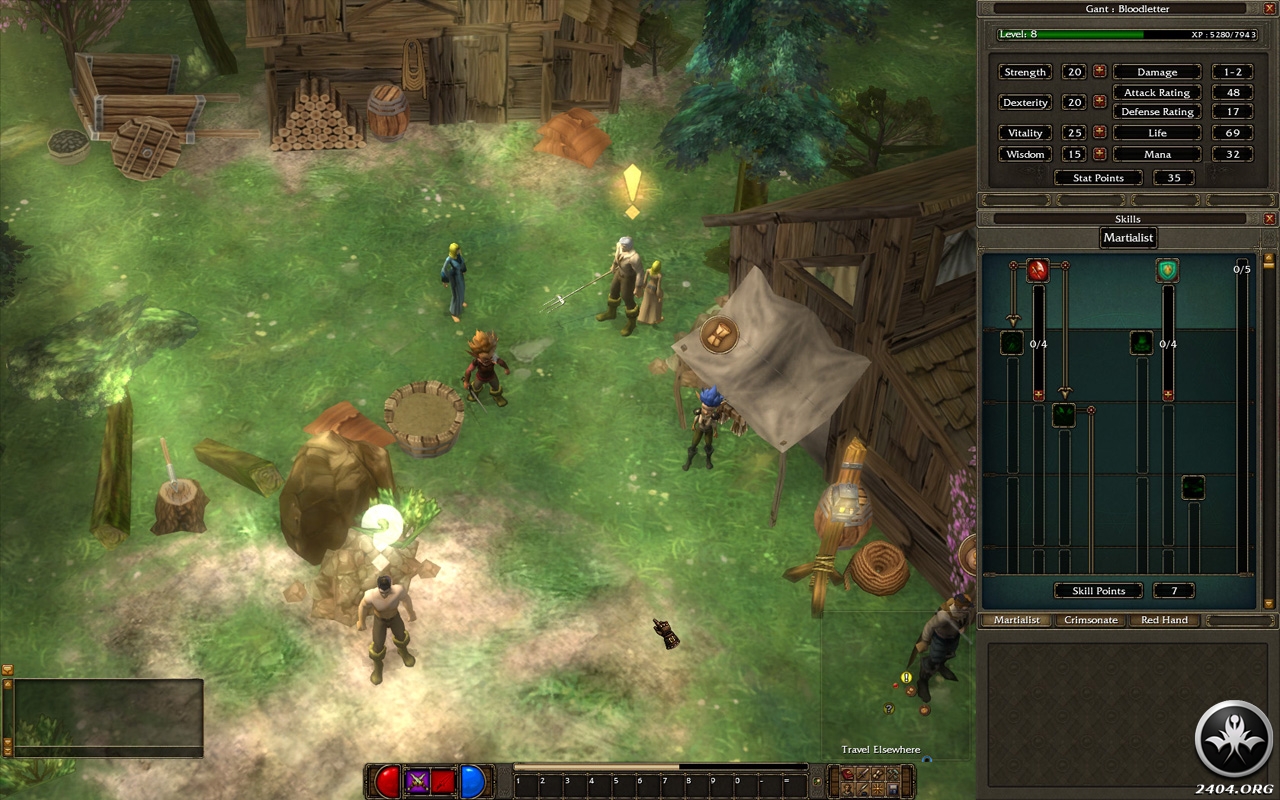Close the Gant: Bloodletter character panel
This screenshot has width=1280, height=800.
1269,8
